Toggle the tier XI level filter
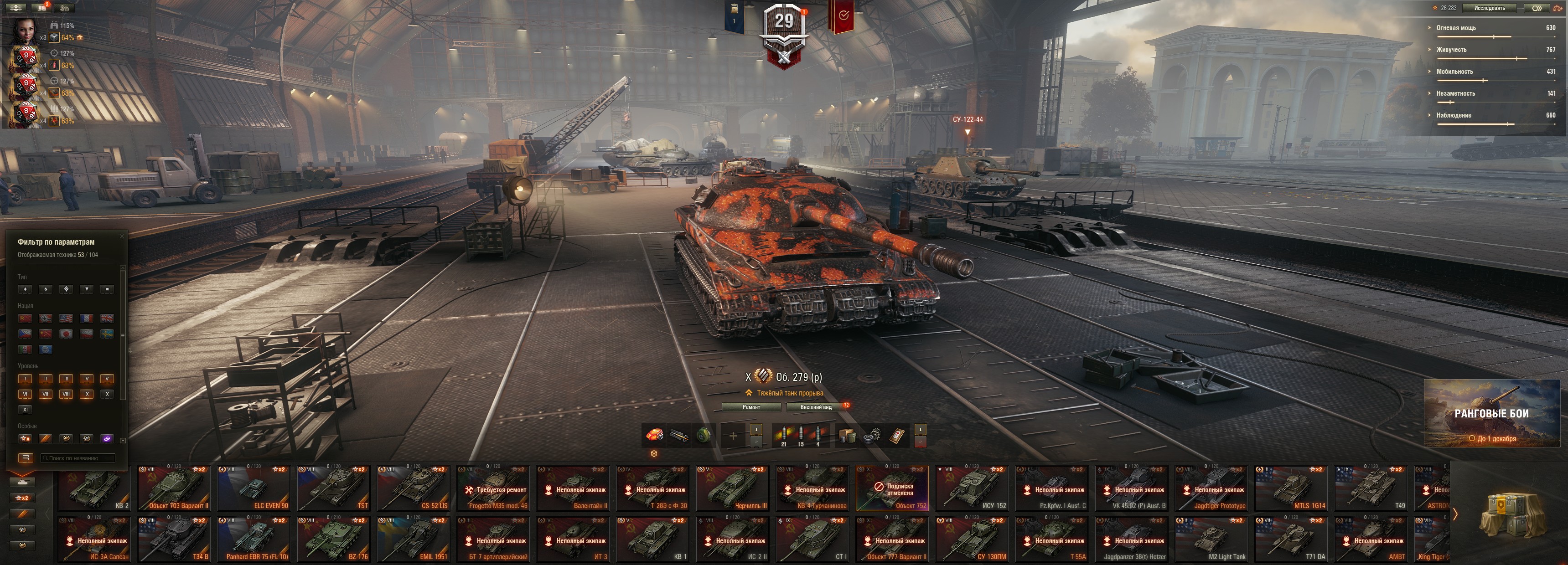The image size is (1568, 565). point(25,410)
